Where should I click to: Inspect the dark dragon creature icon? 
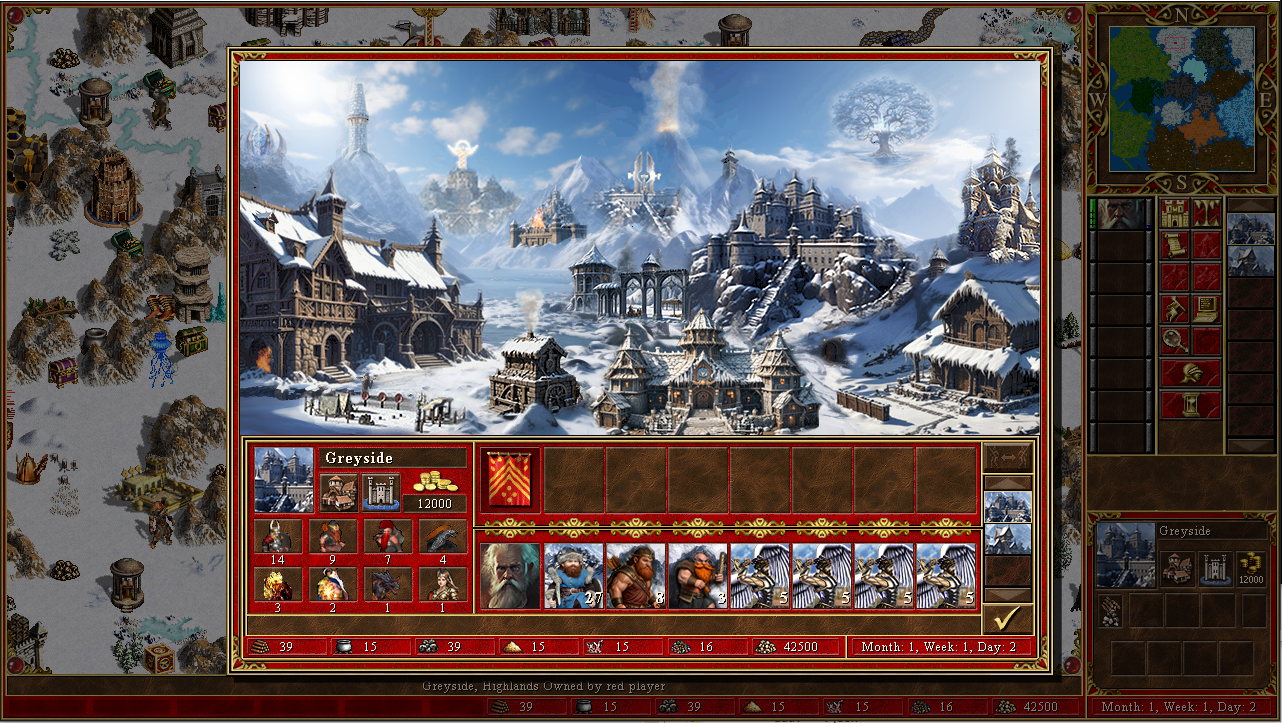tap(387, 584)
